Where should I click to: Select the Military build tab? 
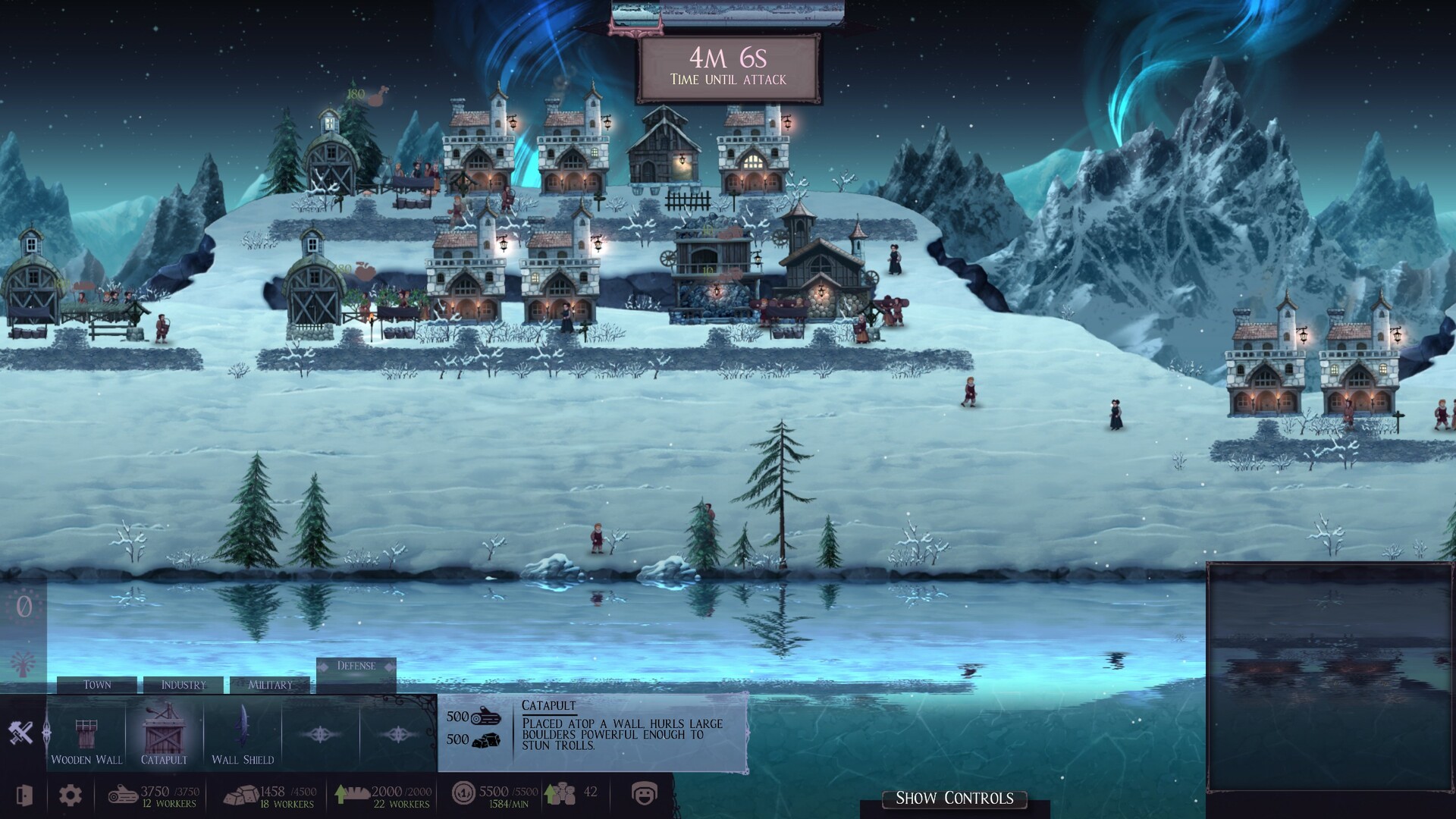(x=270, y=685)
